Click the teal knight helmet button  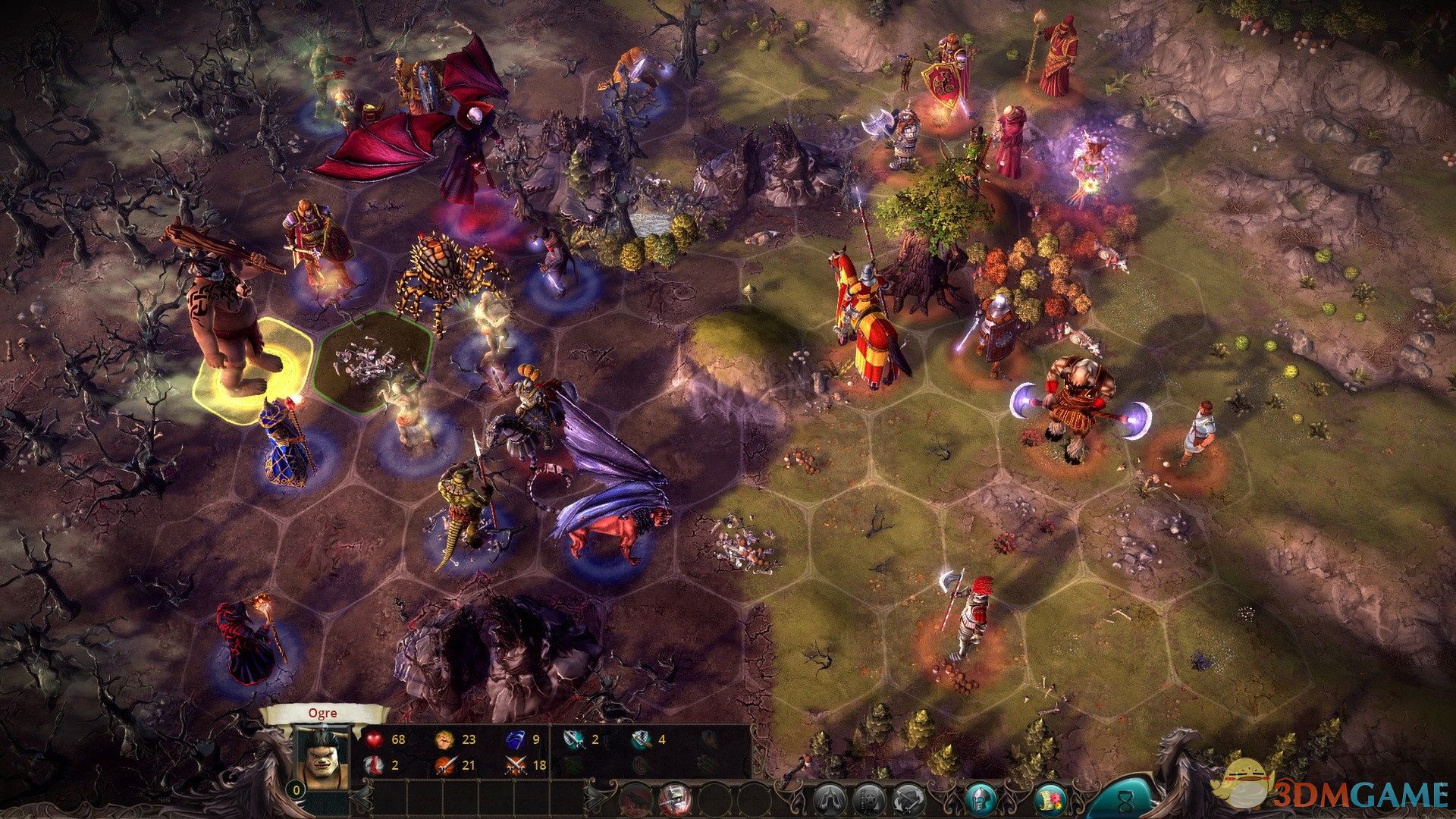[x=979, y=799]
